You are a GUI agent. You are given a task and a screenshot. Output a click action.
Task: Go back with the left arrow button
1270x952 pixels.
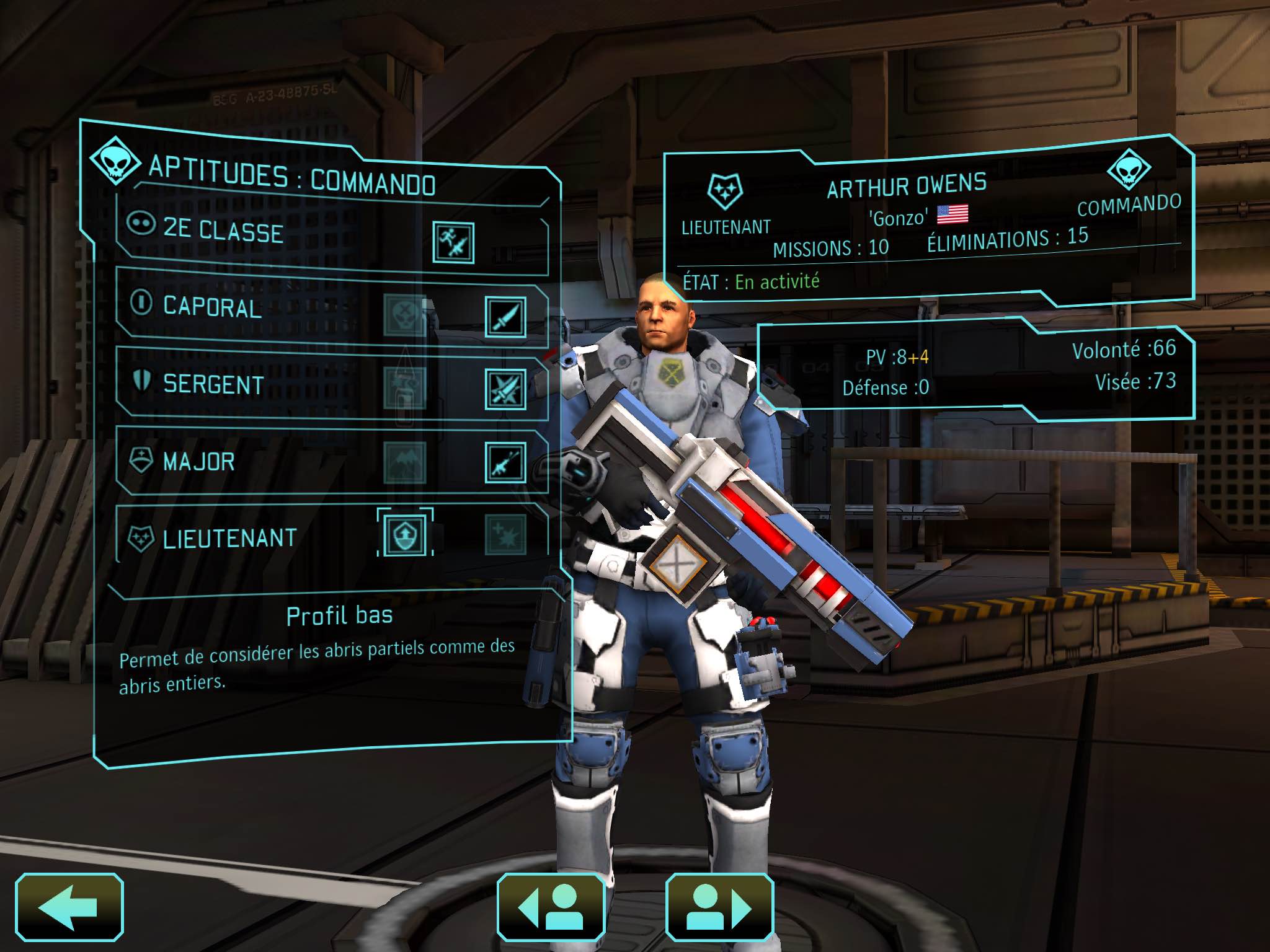pyautogui.click(x=69, y=907)
